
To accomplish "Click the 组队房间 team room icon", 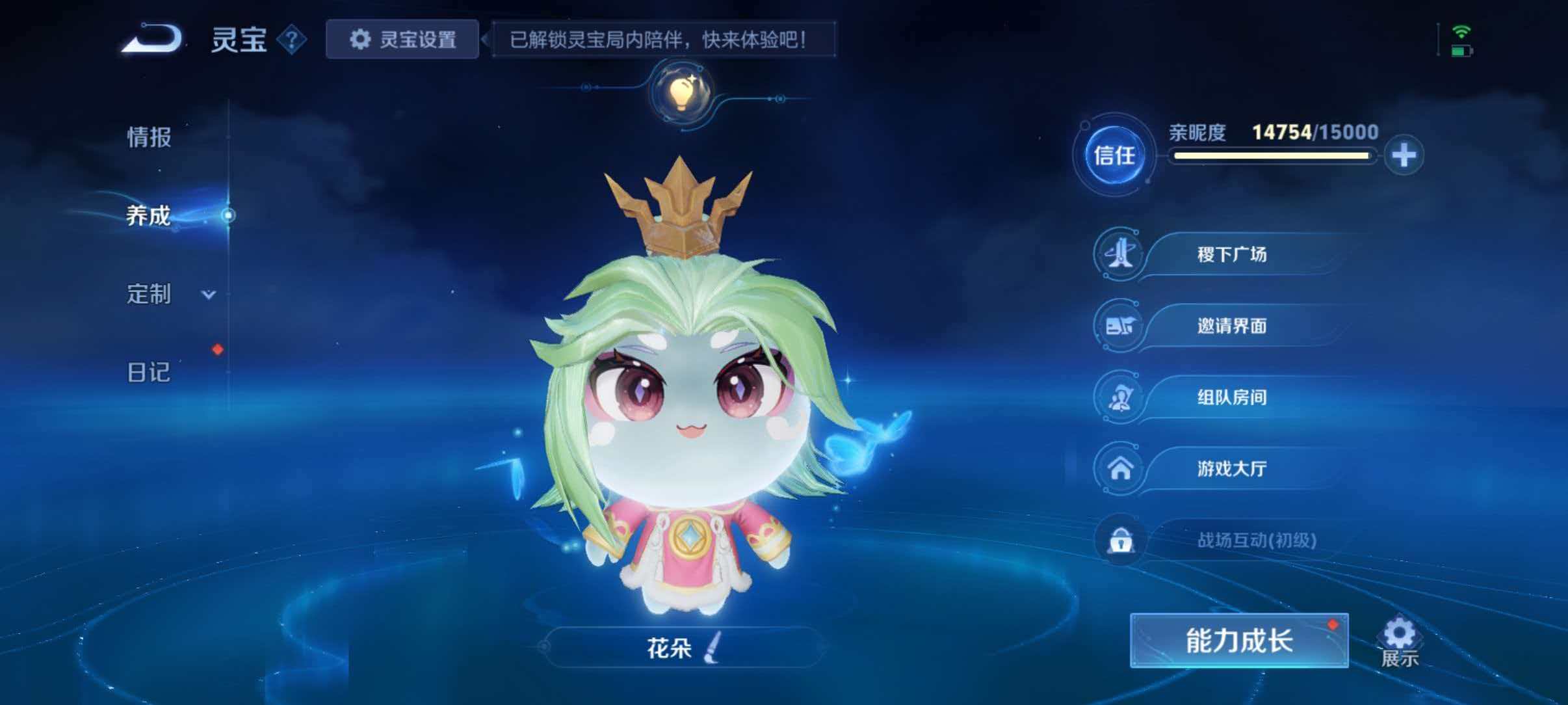I will click(x=1119, y=397).
